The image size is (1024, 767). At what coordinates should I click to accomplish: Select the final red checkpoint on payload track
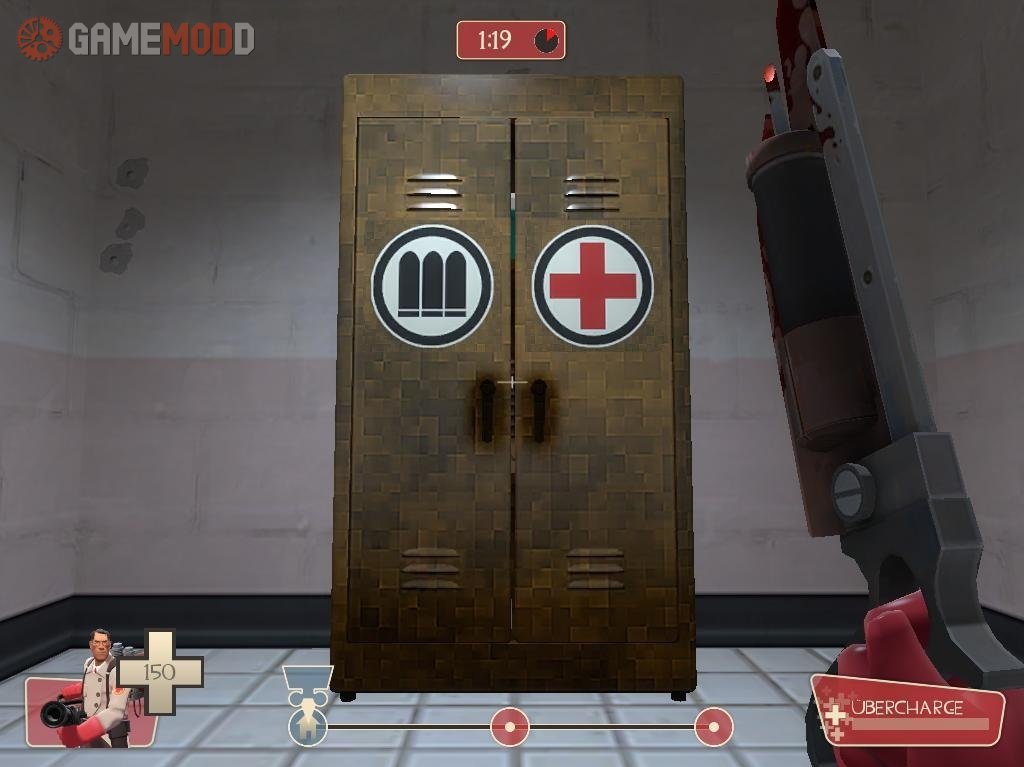(x=713, y=727)
